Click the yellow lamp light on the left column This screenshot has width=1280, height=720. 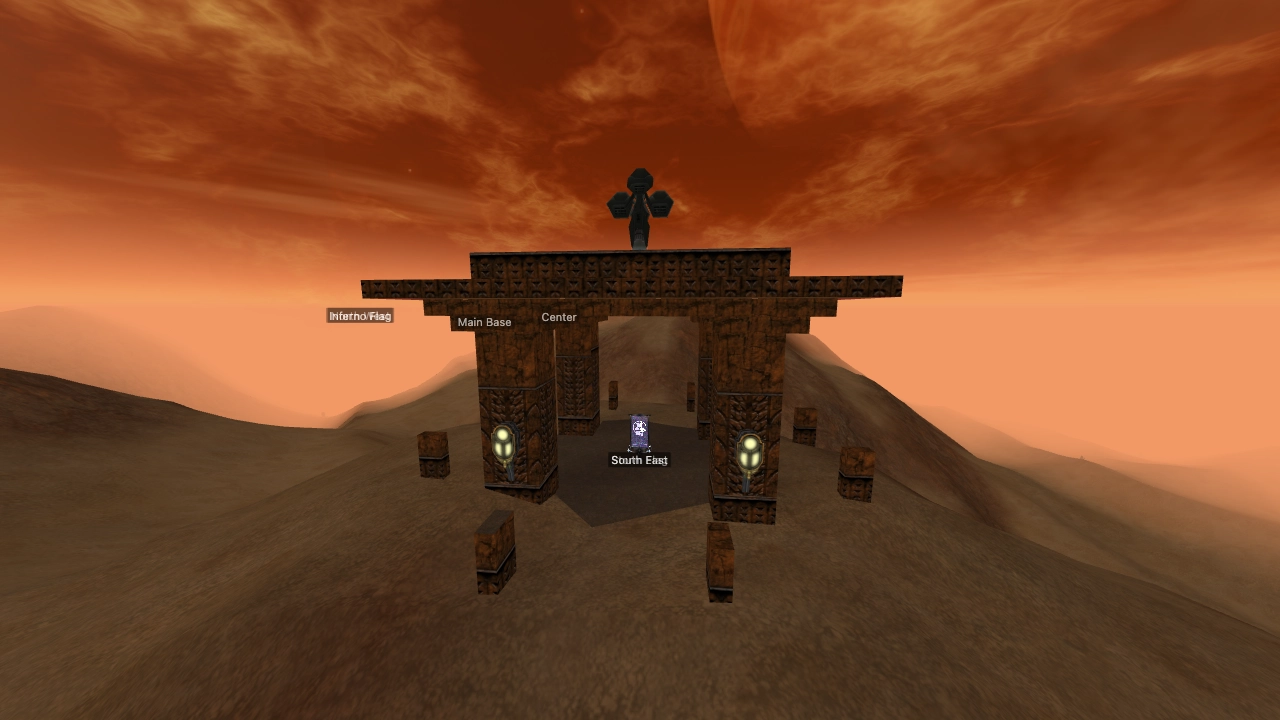pyautogui.click(x=502, y=443)
